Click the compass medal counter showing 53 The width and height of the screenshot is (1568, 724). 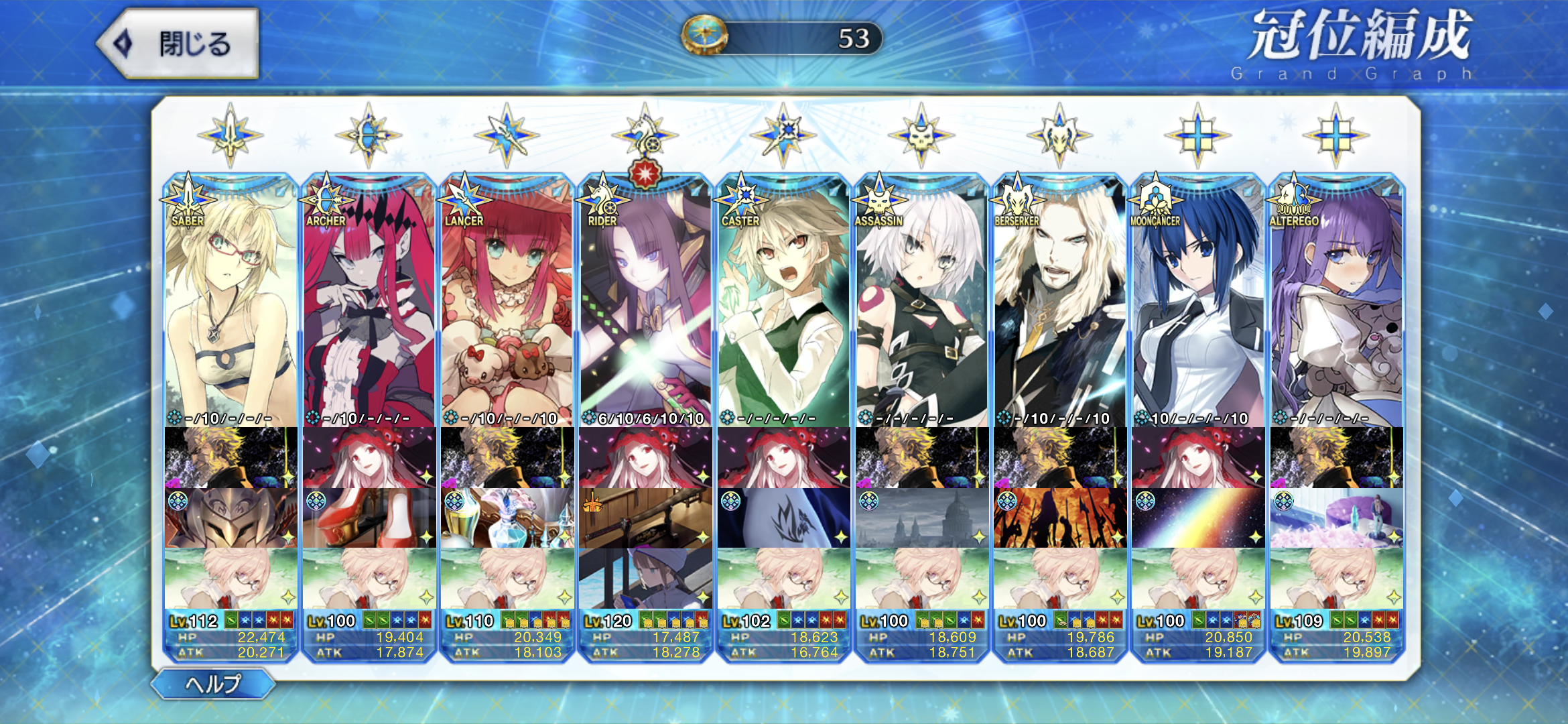coord(781,38)
